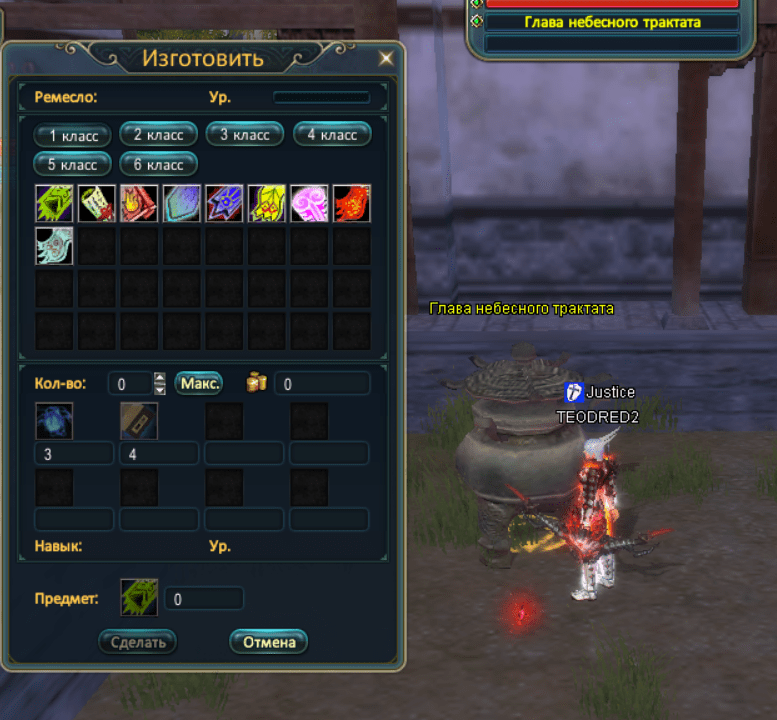Open the 3 класс recipe tab

click(245, 134)
